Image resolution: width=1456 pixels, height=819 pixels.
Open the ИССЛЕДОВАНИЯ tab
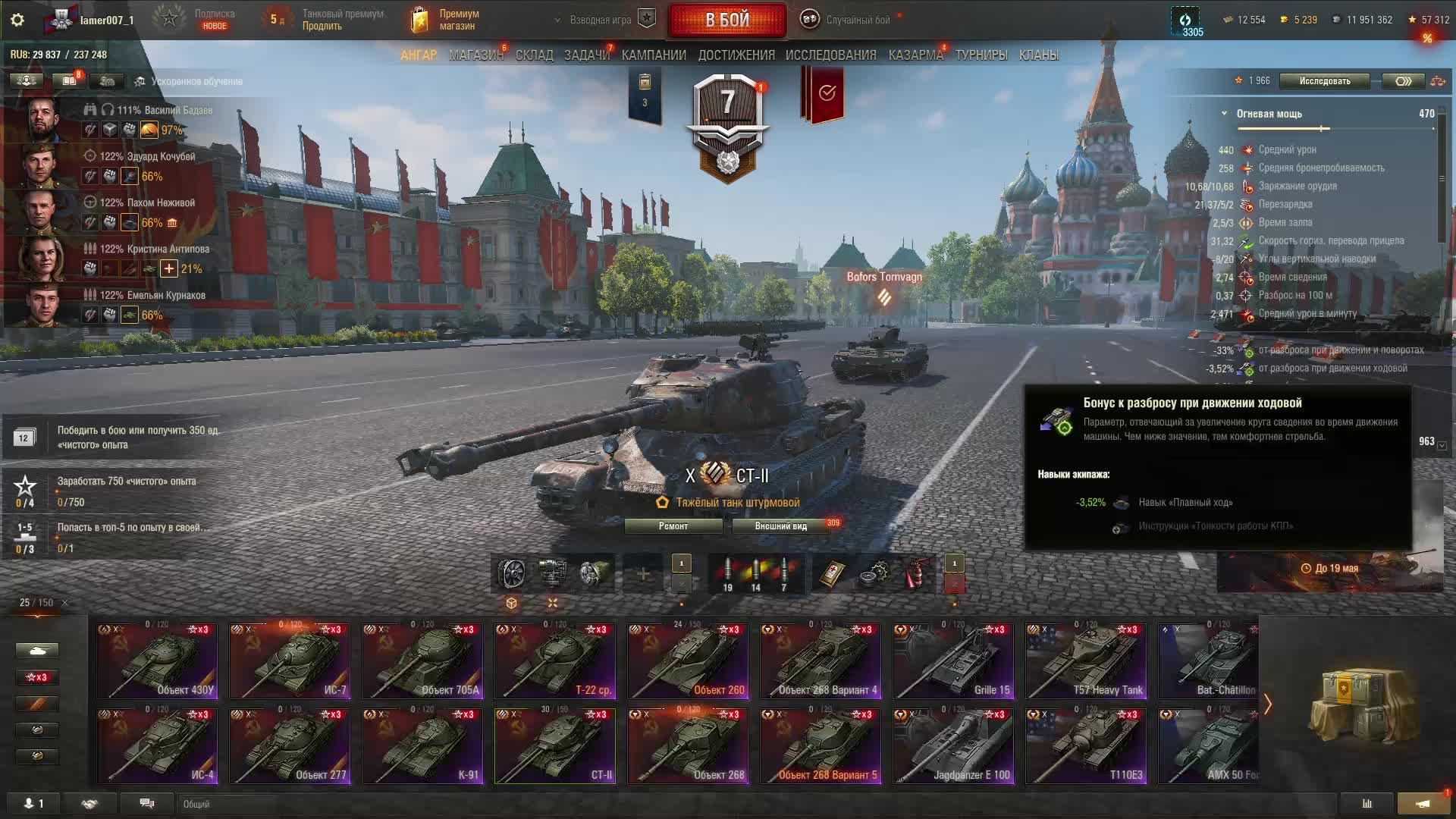click(x=830, y=55)
